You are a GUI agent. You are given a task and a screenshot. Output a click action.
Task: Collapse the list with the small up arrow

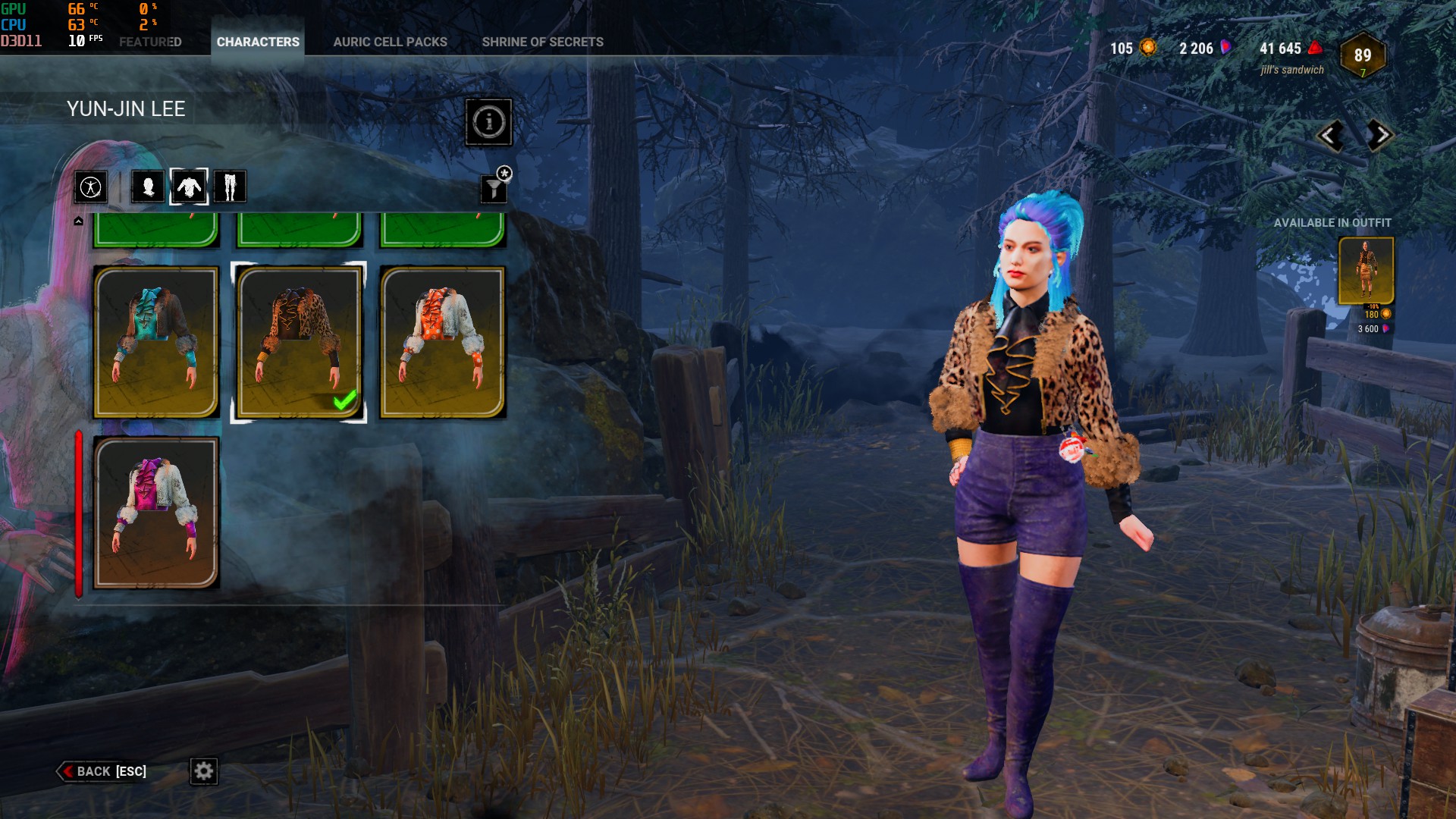tap(78, 221)
